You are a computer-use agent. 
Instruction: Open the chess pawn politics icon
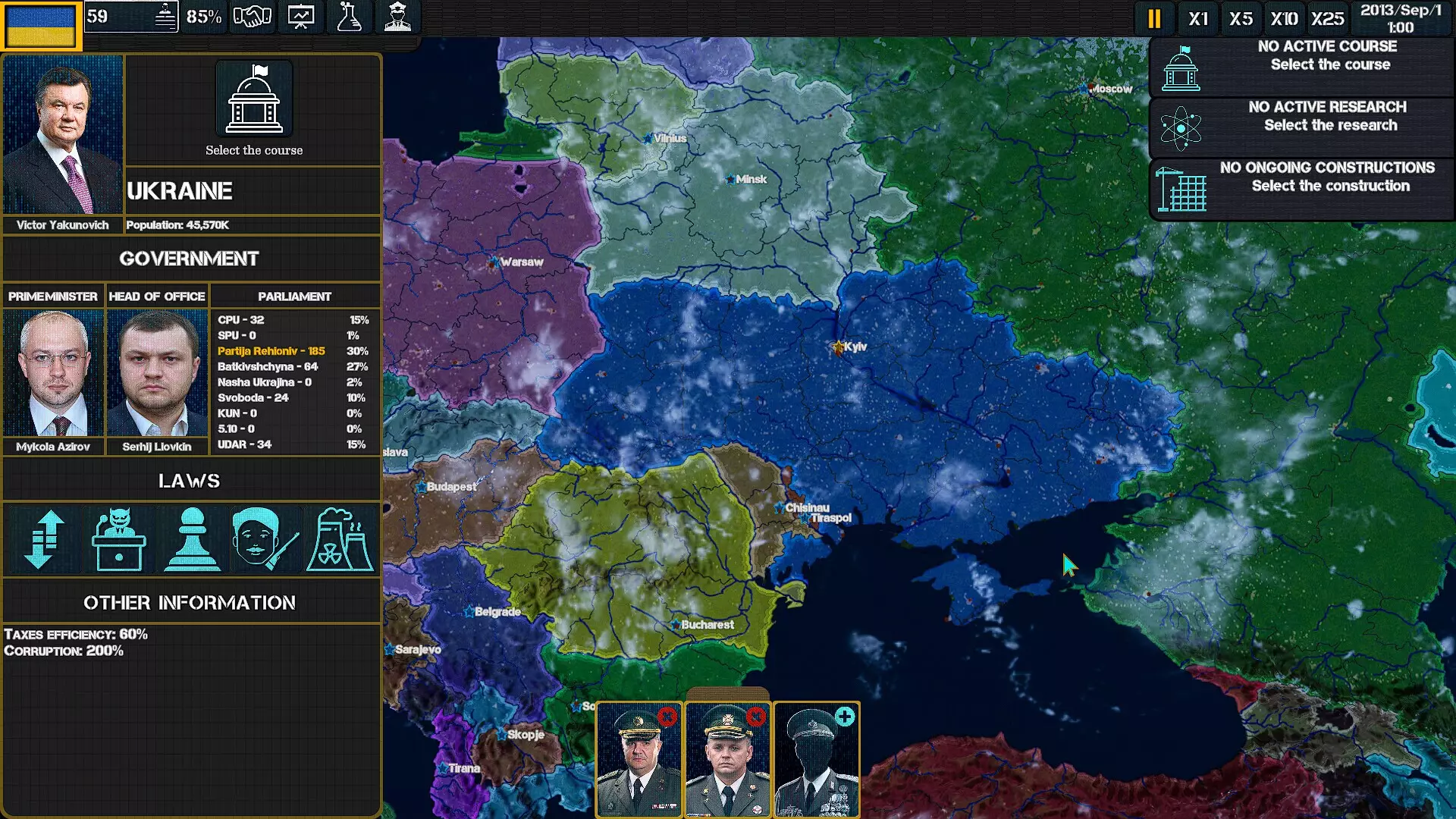click(192, 540)
